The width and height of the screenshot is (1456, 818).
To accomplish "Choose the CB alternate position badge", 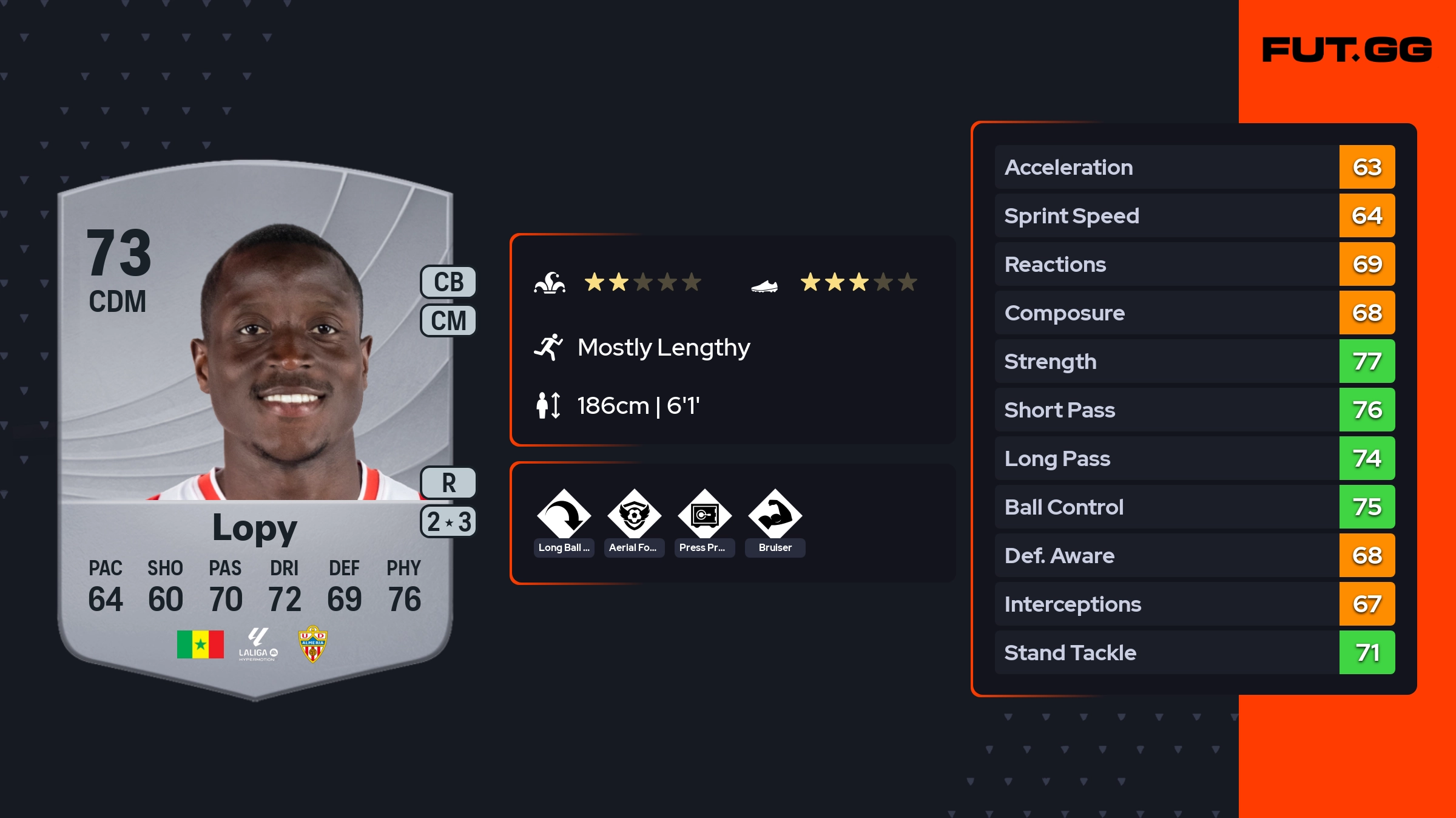I will (448, 282).
